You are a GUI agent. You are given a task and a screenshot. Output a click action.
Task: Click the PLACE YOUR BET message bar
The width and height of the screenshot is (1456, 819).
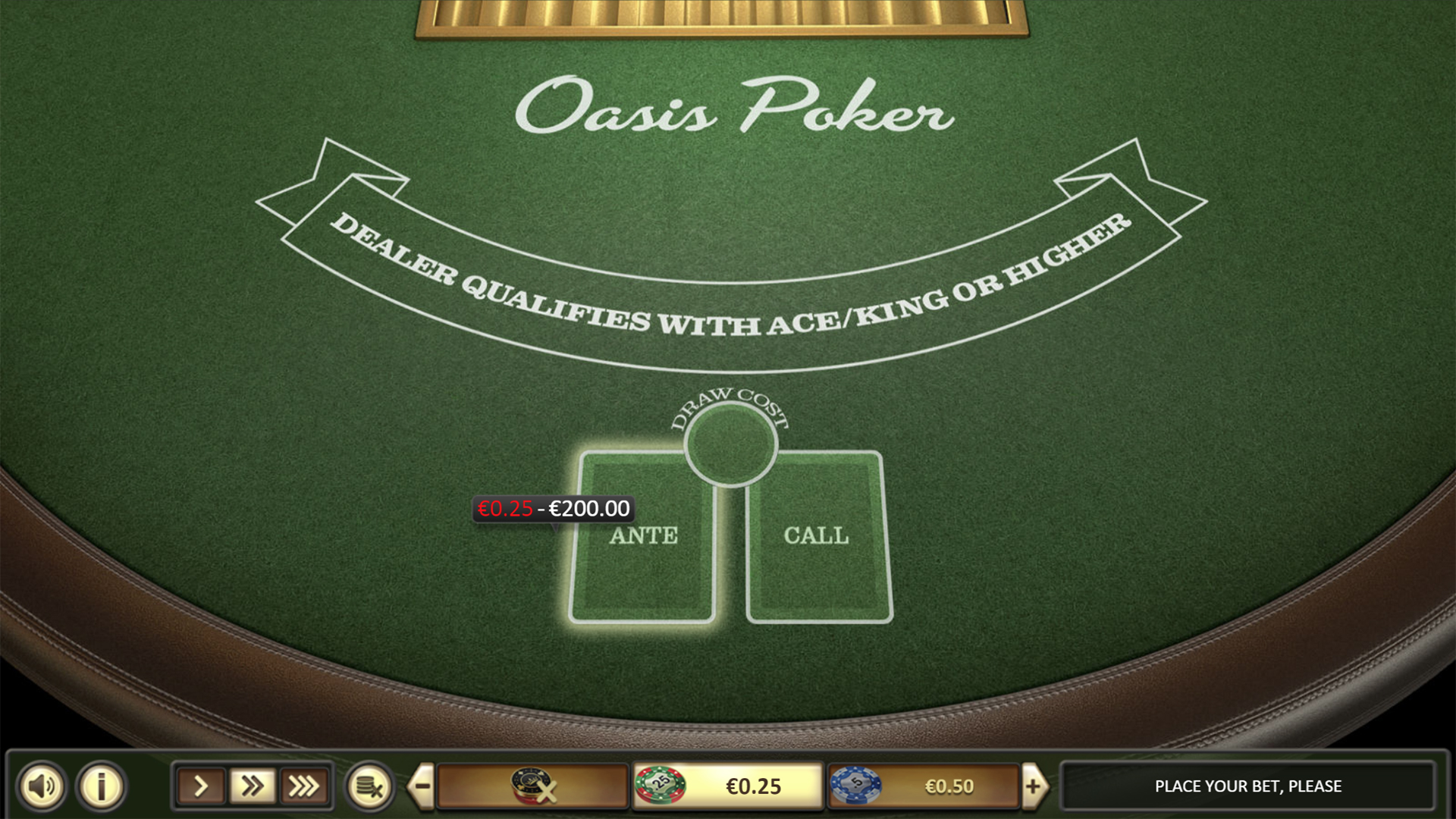(x=1247, y=786)
